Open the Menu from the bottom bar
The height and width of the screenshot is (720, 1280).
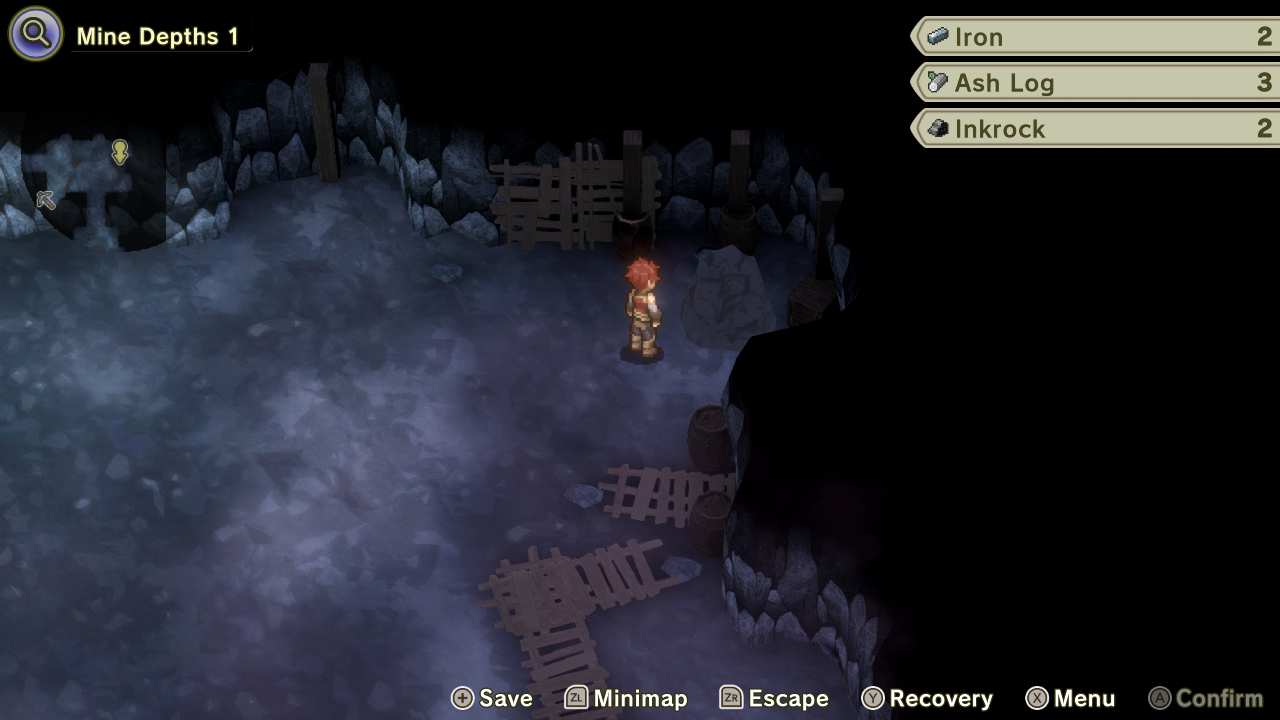1083,698
